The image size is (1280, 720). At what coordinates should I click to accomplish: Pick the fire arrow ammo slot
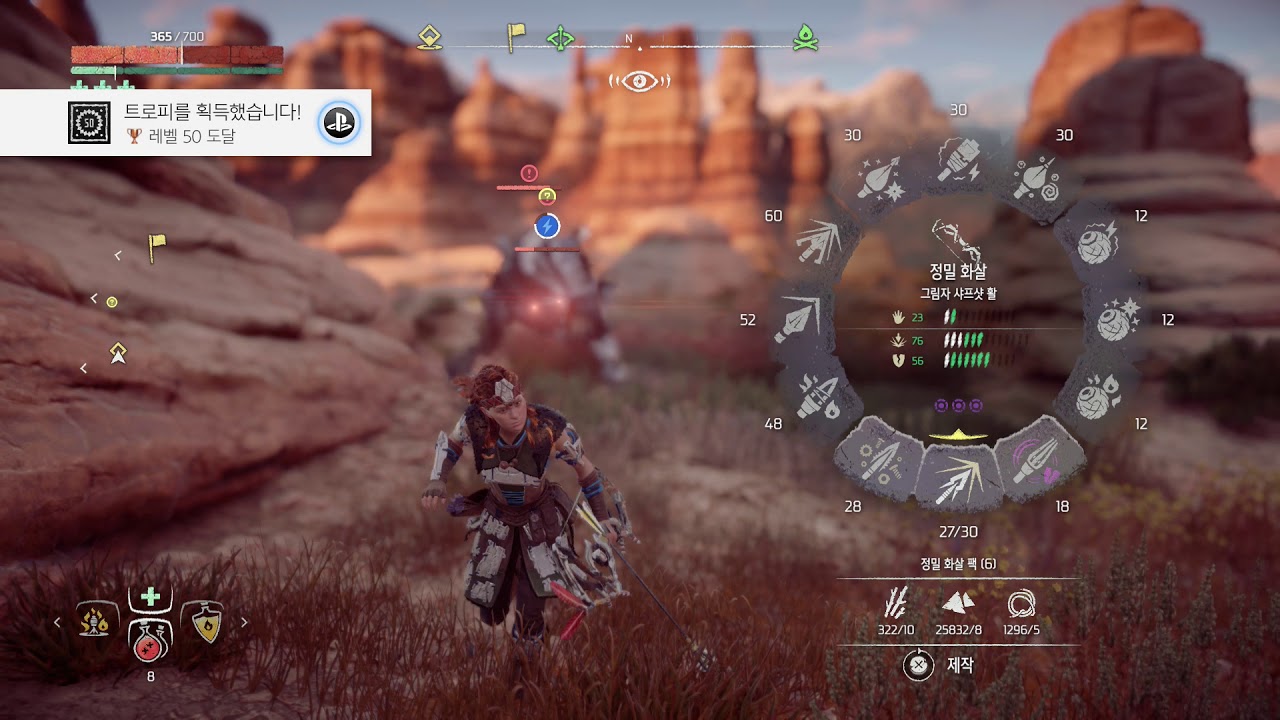pos(817,396)
